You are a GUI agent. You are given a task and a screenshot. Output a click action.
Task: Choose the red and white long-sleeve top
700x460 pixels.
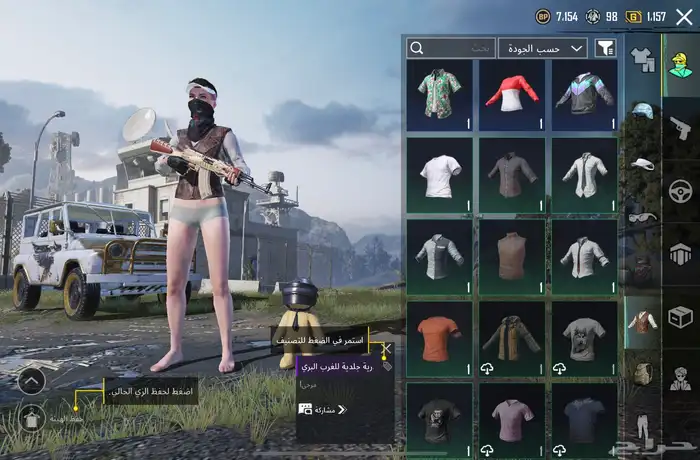pos(513,95)
